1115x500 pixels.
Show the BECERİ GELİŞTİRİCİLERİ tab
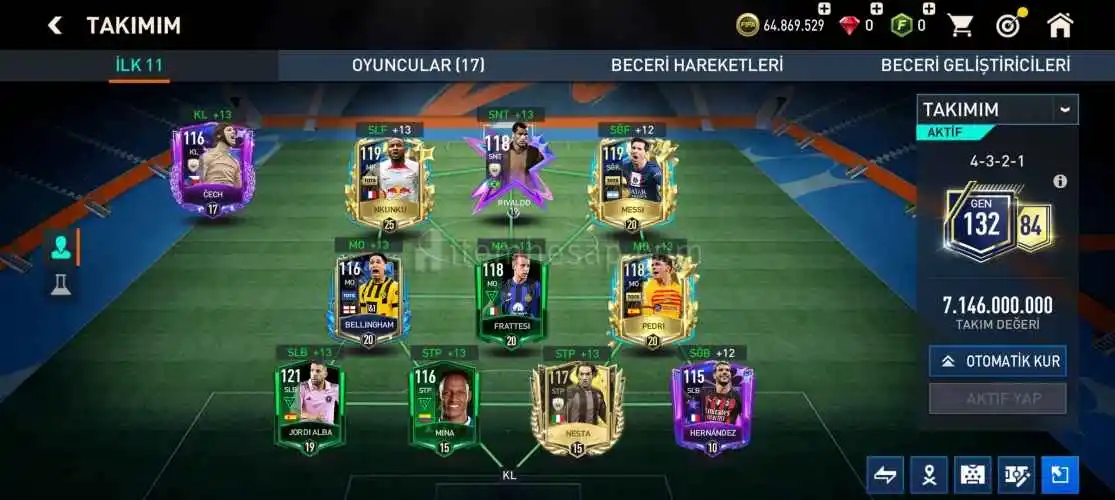click(x=975, y=65)
